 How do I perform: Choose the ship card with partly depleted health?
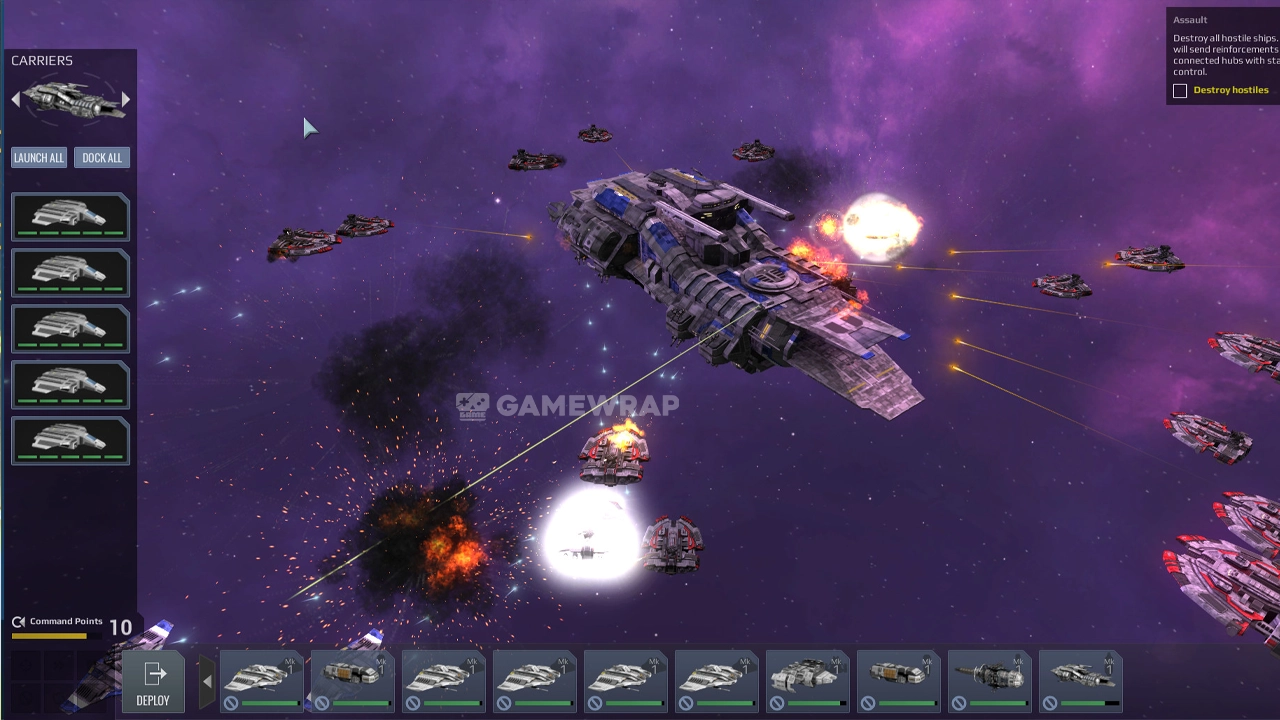click(1080, 680)
